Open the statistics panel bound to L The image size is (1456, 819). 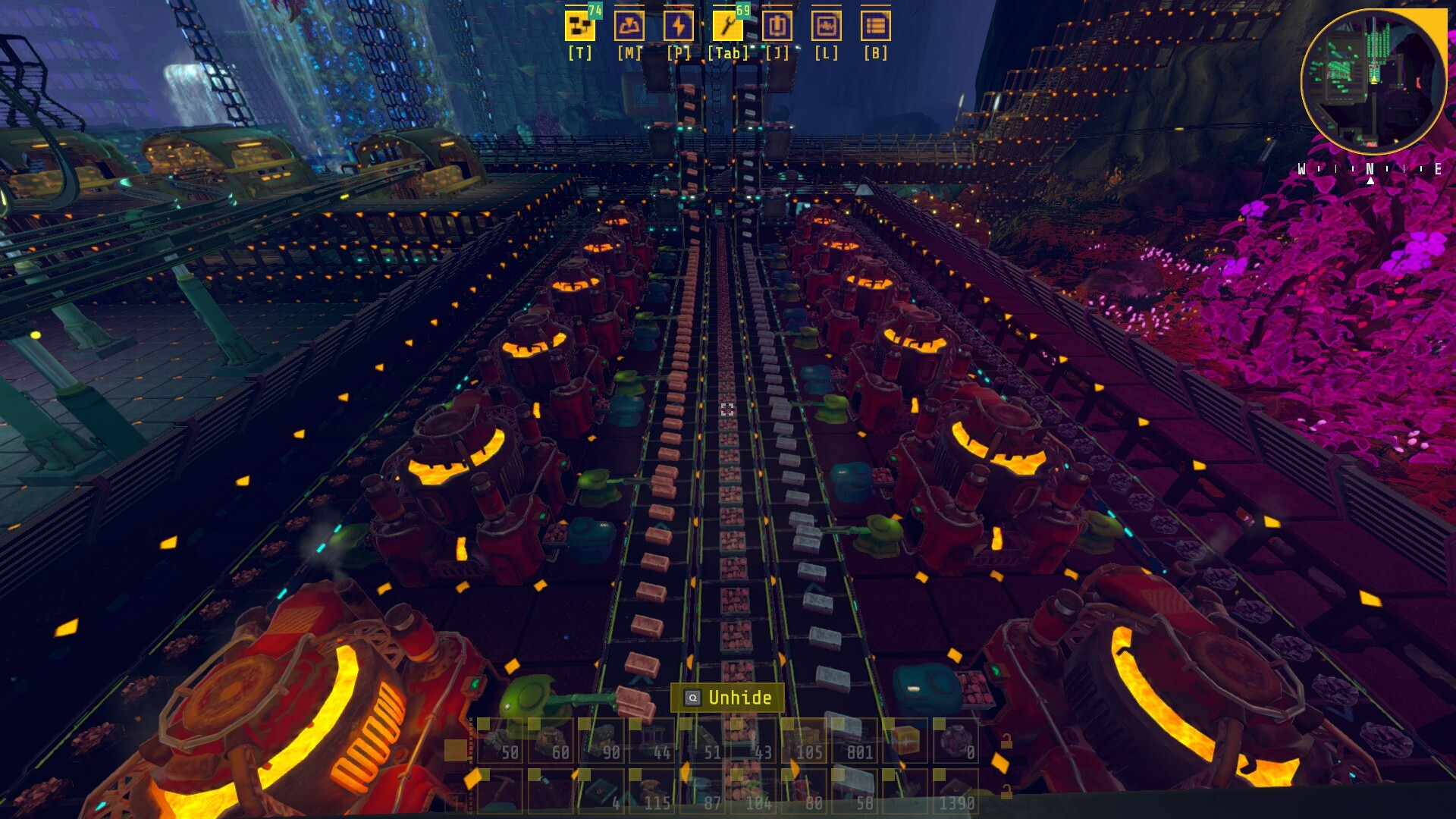click(827, 28)
